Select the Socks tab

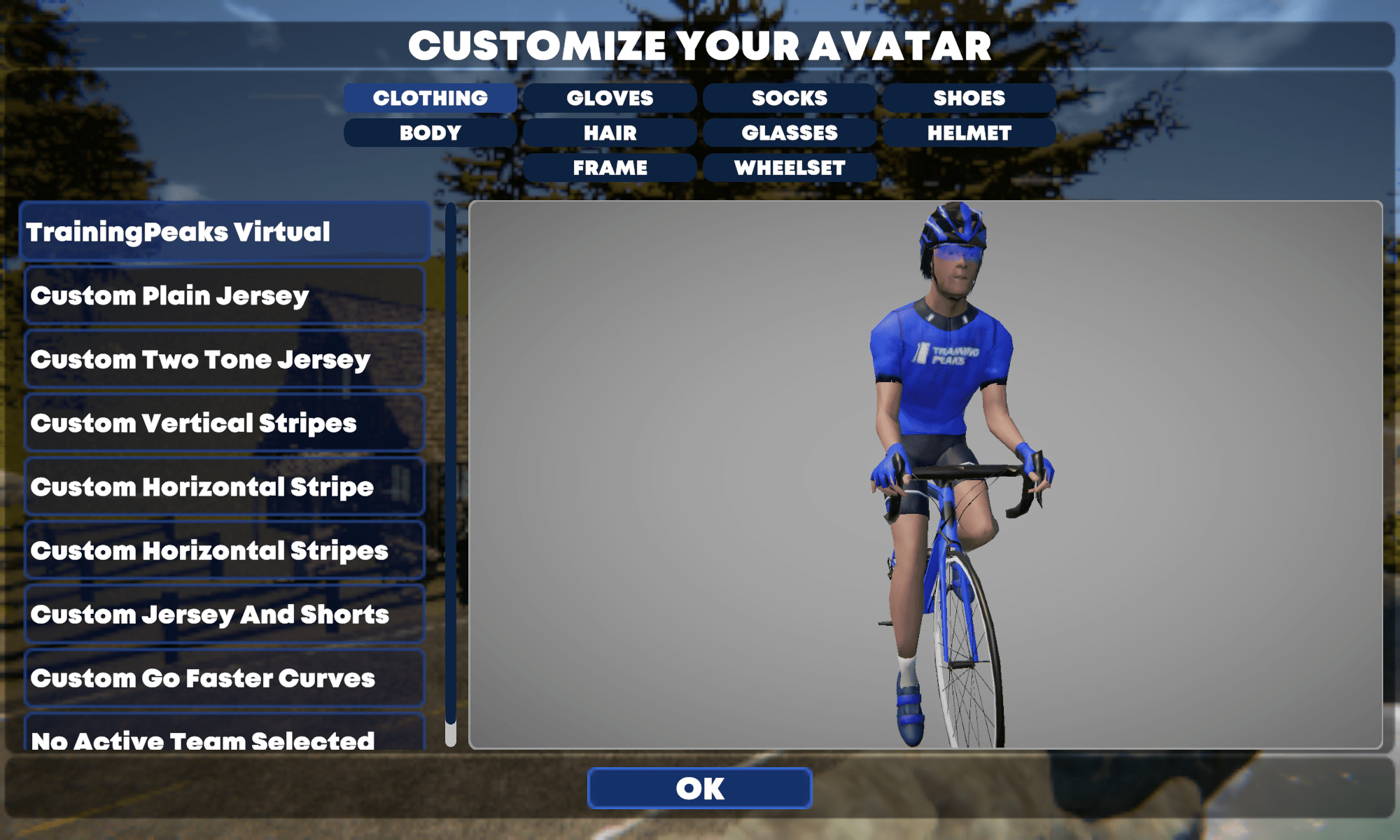[790, 98]
